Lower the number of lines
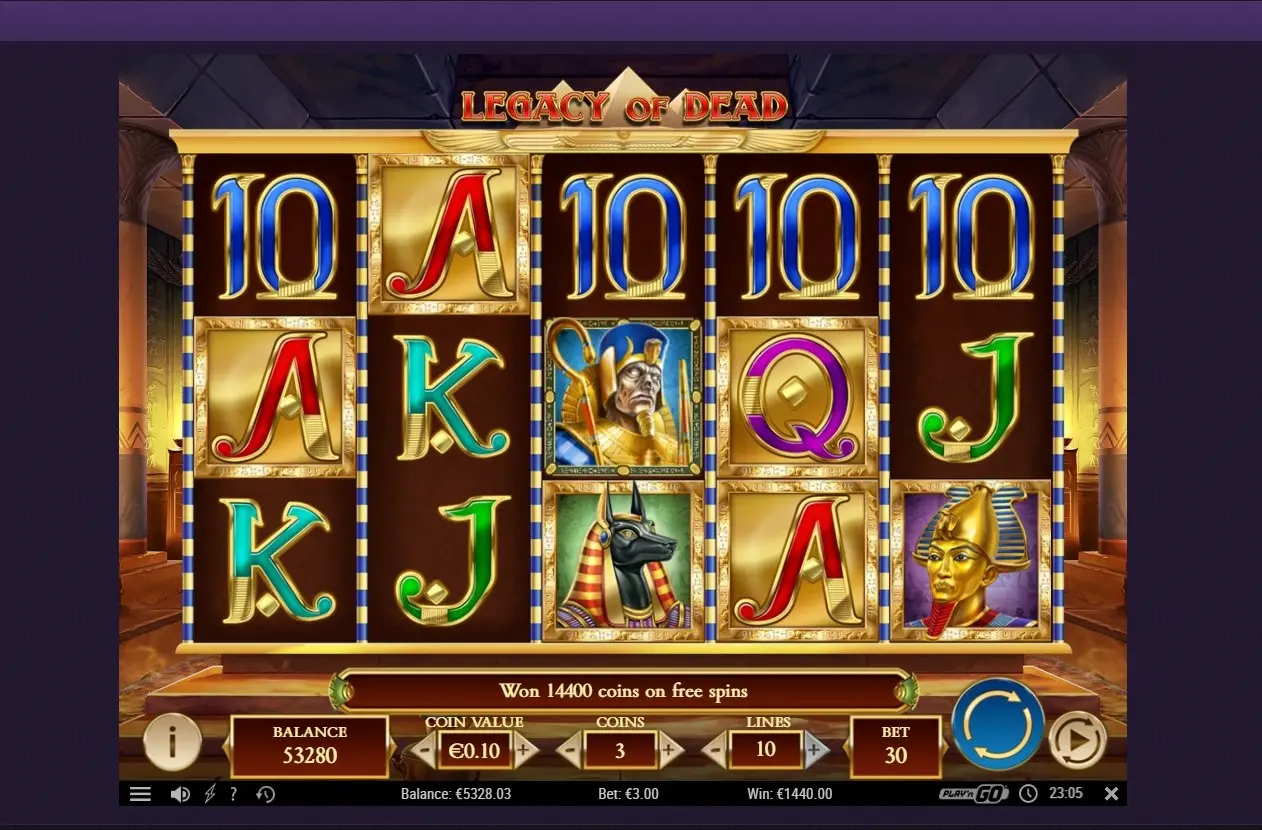This screenshot has height=830, width=1262. (x=715, y=751)
